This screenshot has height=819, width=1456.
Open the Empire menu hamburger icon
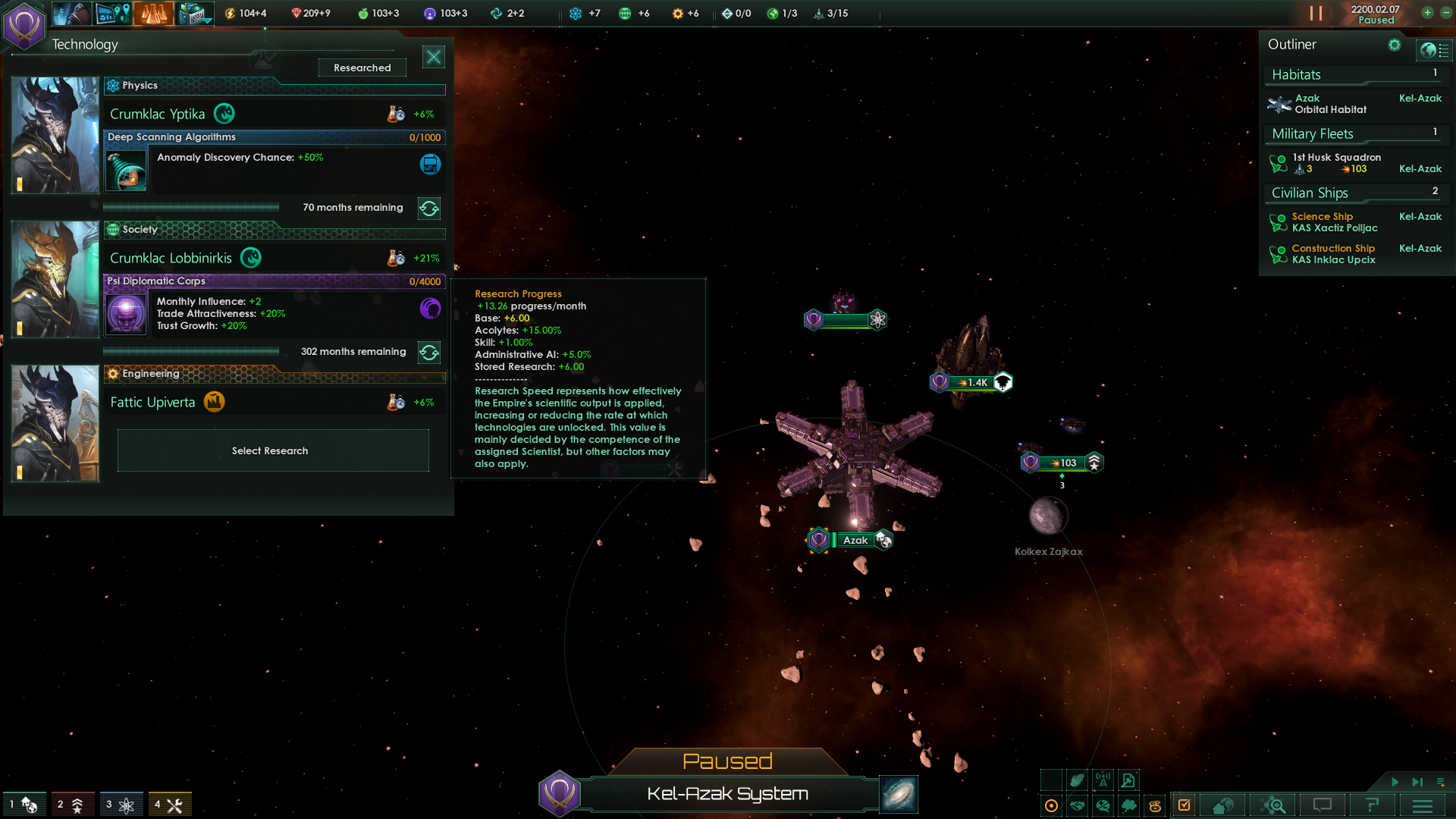click(x=1422, y=805)
